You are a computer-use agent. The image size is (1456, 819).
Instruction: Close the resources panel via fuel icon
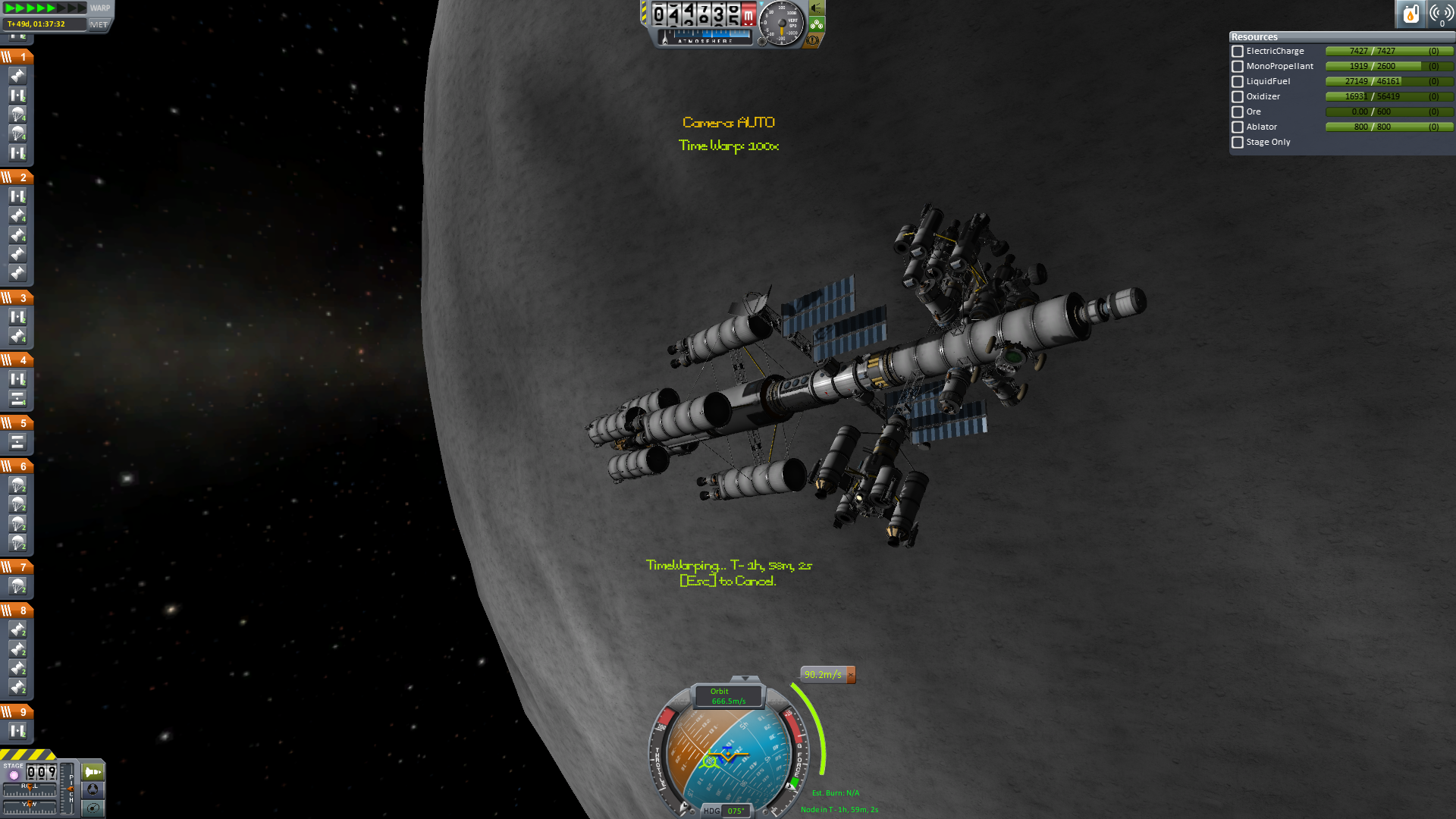tap(1410, 14)
